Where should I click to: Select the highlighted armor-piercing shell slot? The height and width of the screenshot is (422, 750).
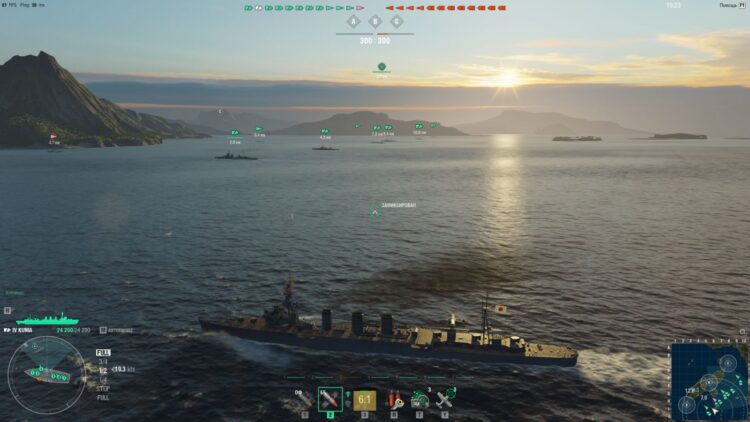click(x=330, y=399)
